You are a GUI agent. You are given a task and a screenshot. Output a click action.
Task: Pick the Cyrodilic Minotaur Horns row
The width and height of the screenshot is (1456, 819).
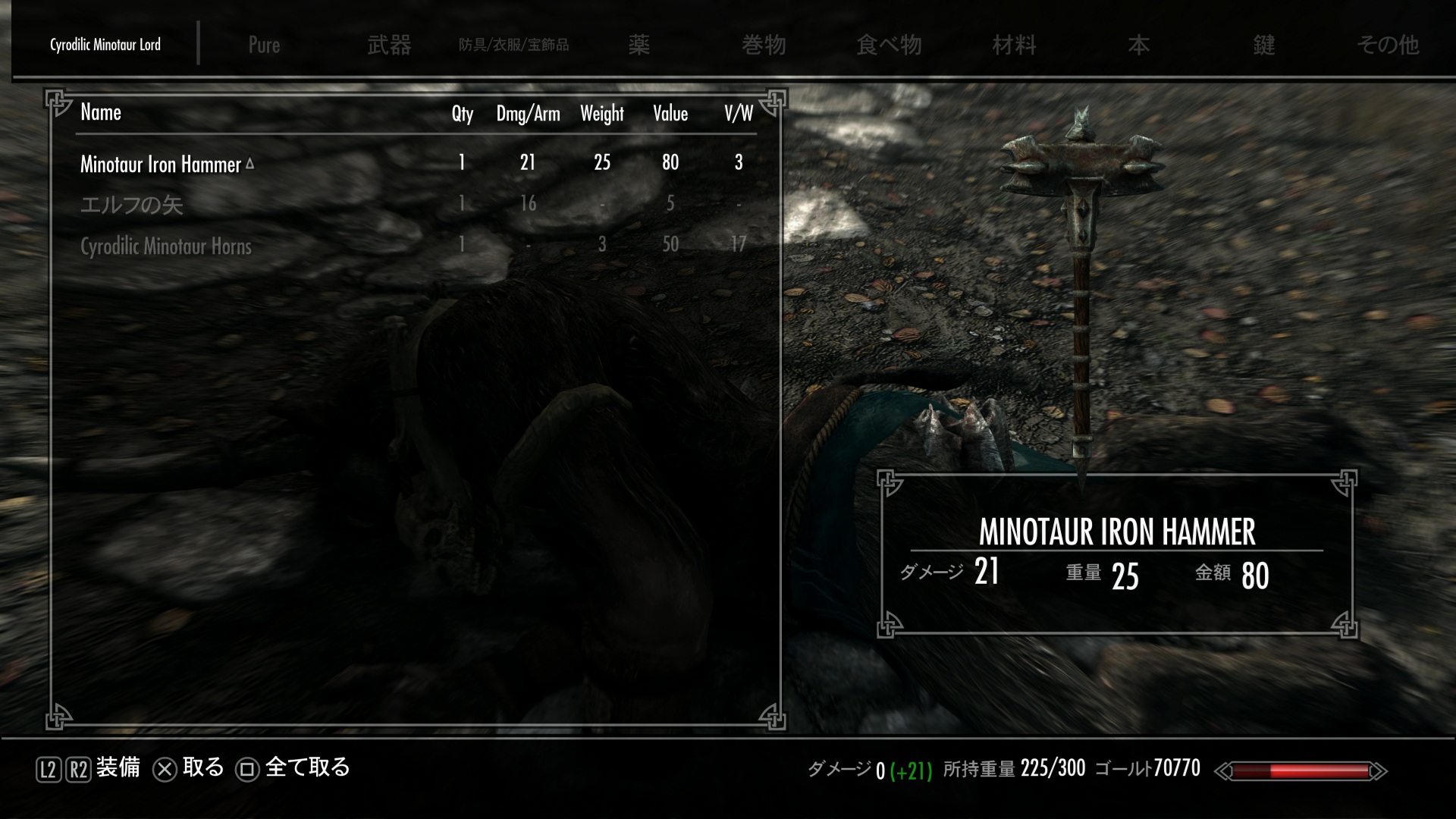coord(166,246)
